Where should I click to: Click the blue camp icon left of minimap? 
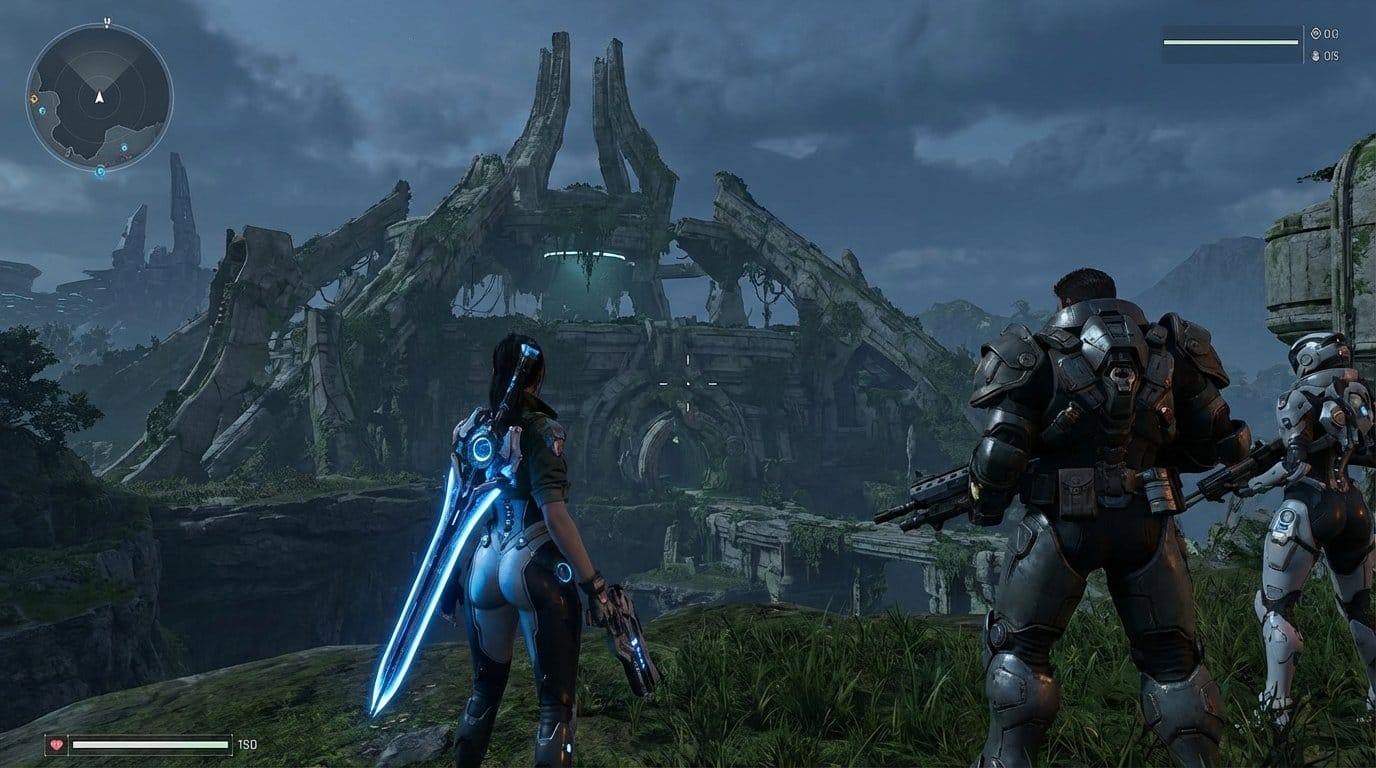click(x=41, y=112)
